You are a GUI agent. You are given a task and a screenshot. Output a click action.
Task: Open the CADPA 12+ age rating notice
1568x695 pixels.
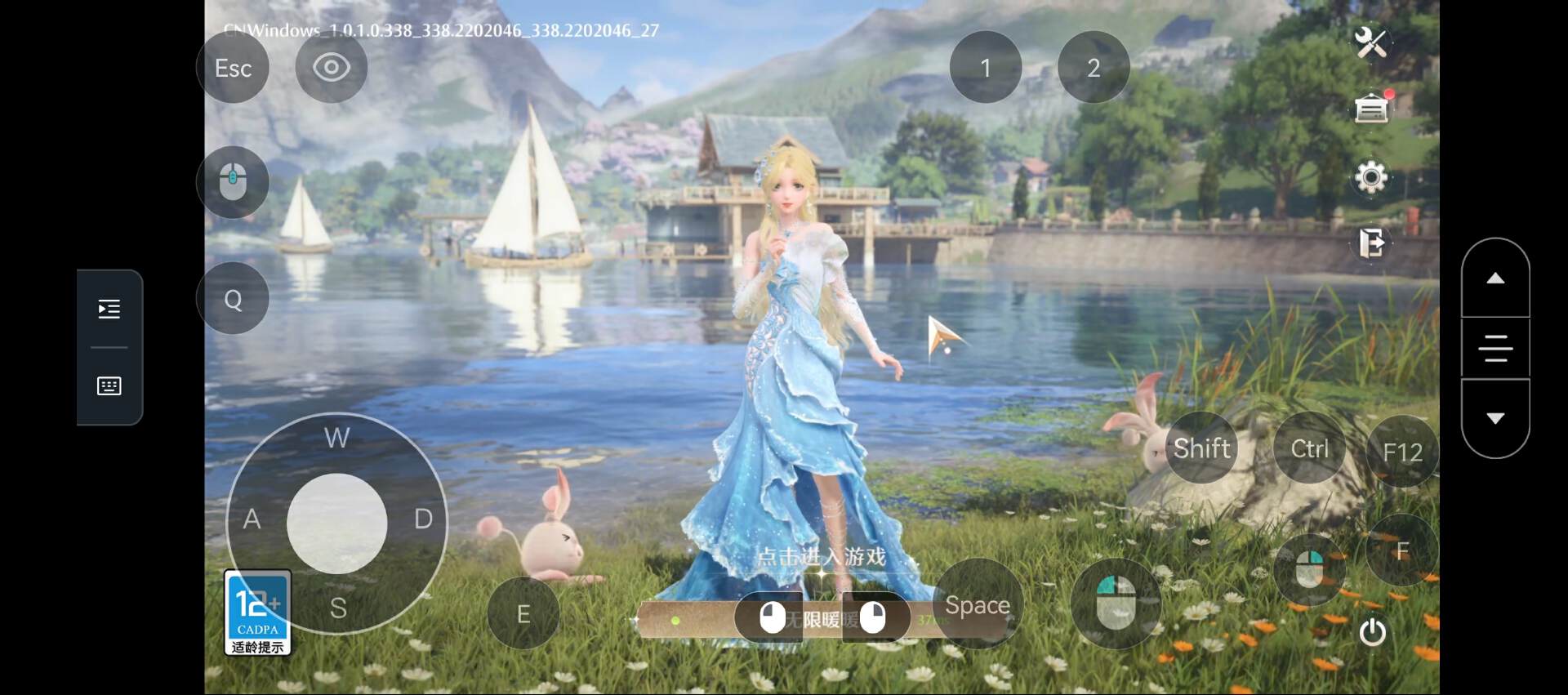tap(257, 613)
